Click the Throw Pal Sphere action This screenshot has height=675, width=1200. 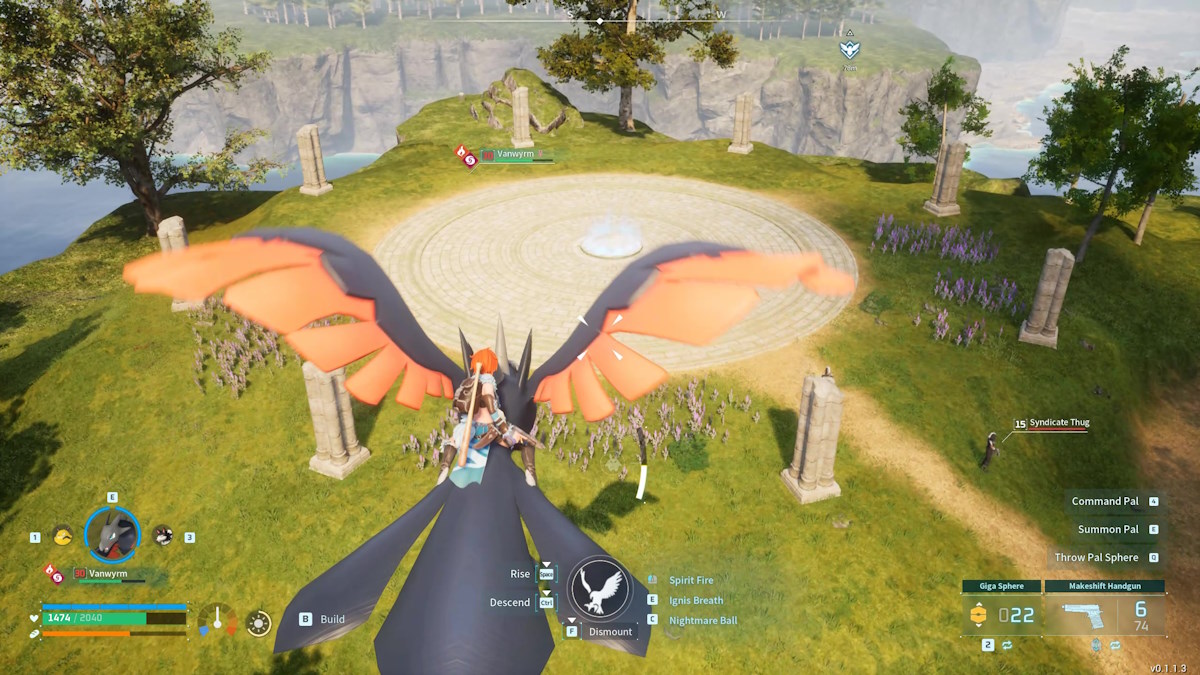[x=1096, y=557]
